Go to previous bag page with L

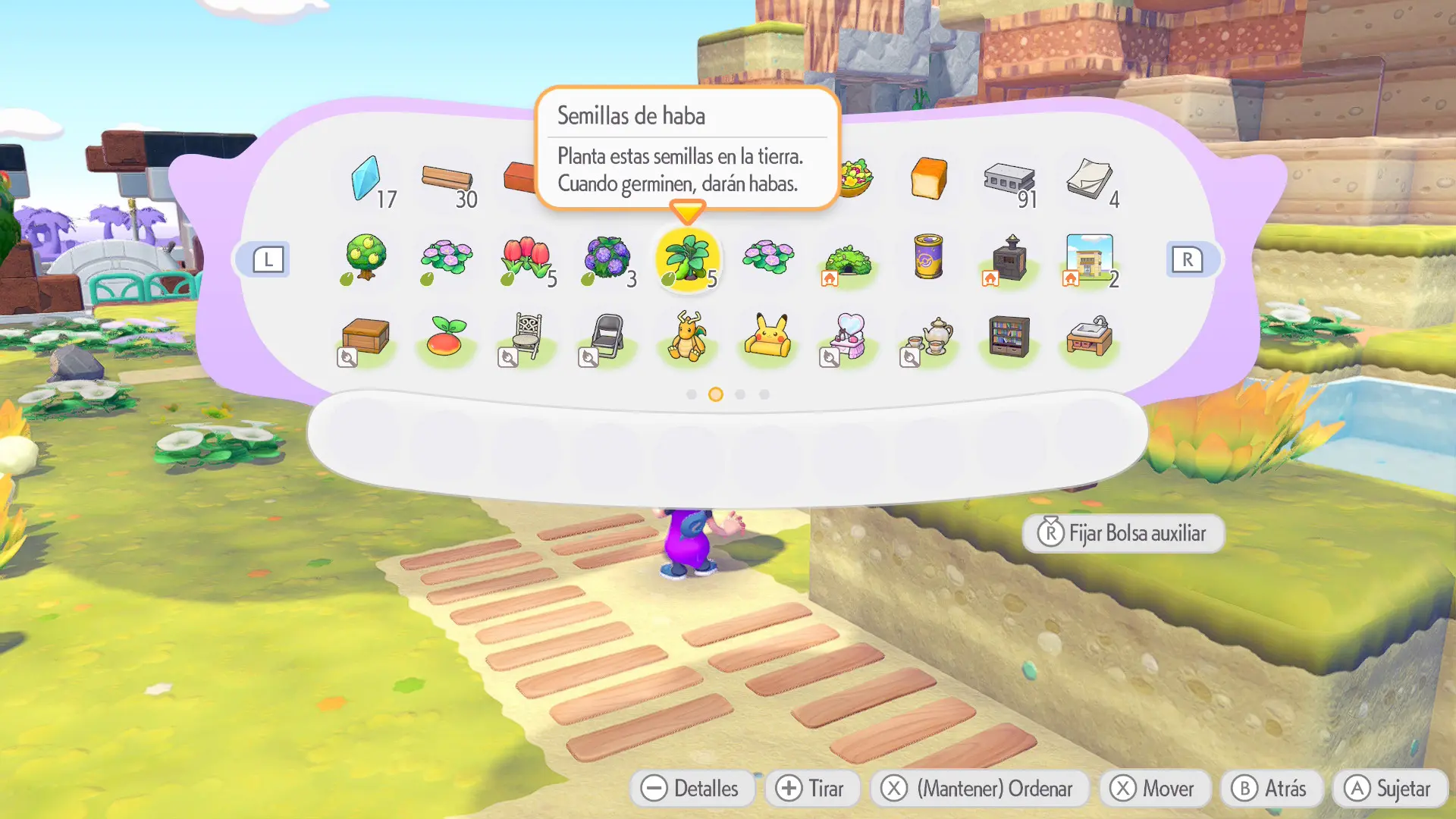point(268,259)
